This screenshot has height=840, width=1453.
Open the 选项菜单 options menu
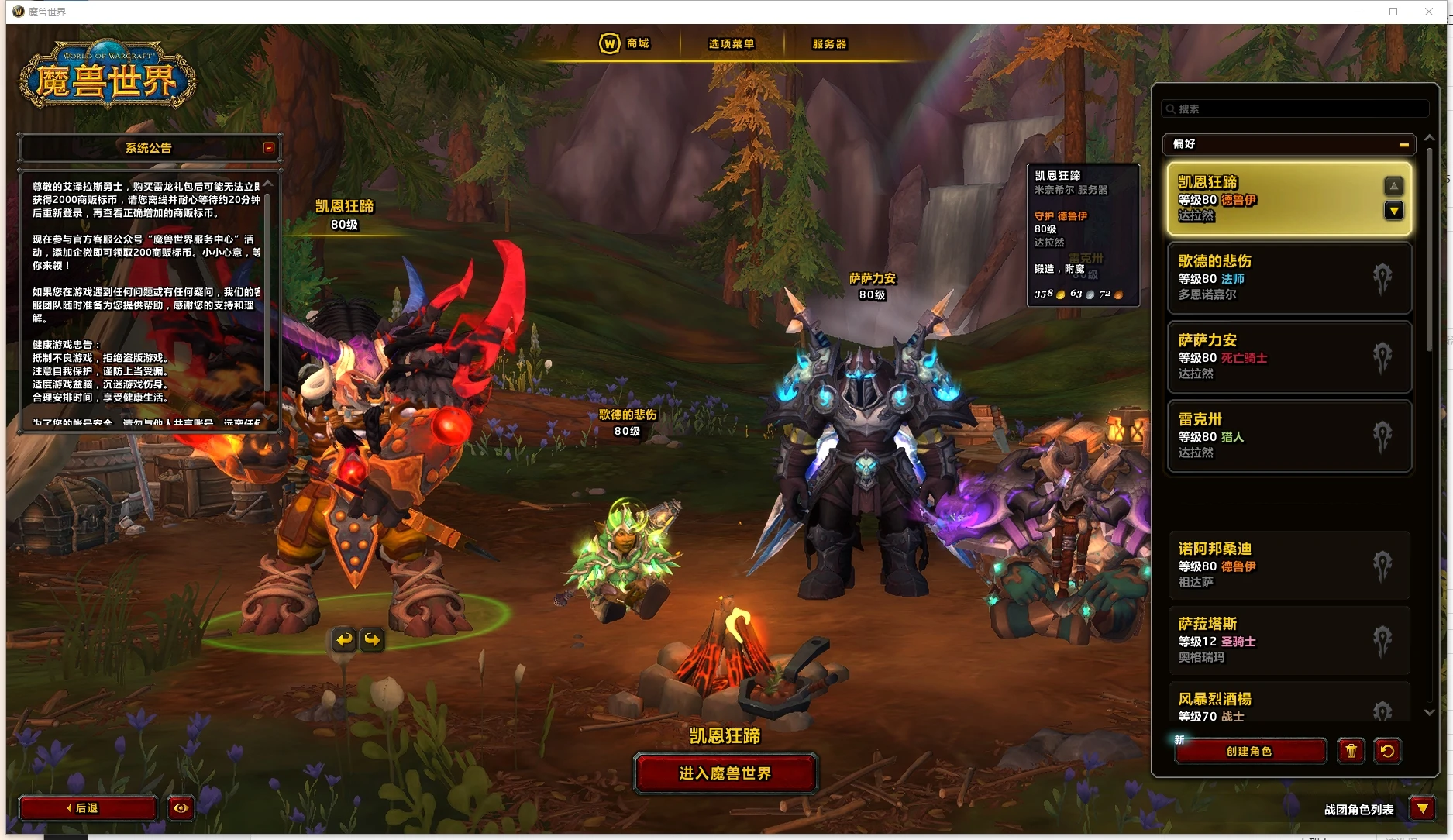[731, 44]
